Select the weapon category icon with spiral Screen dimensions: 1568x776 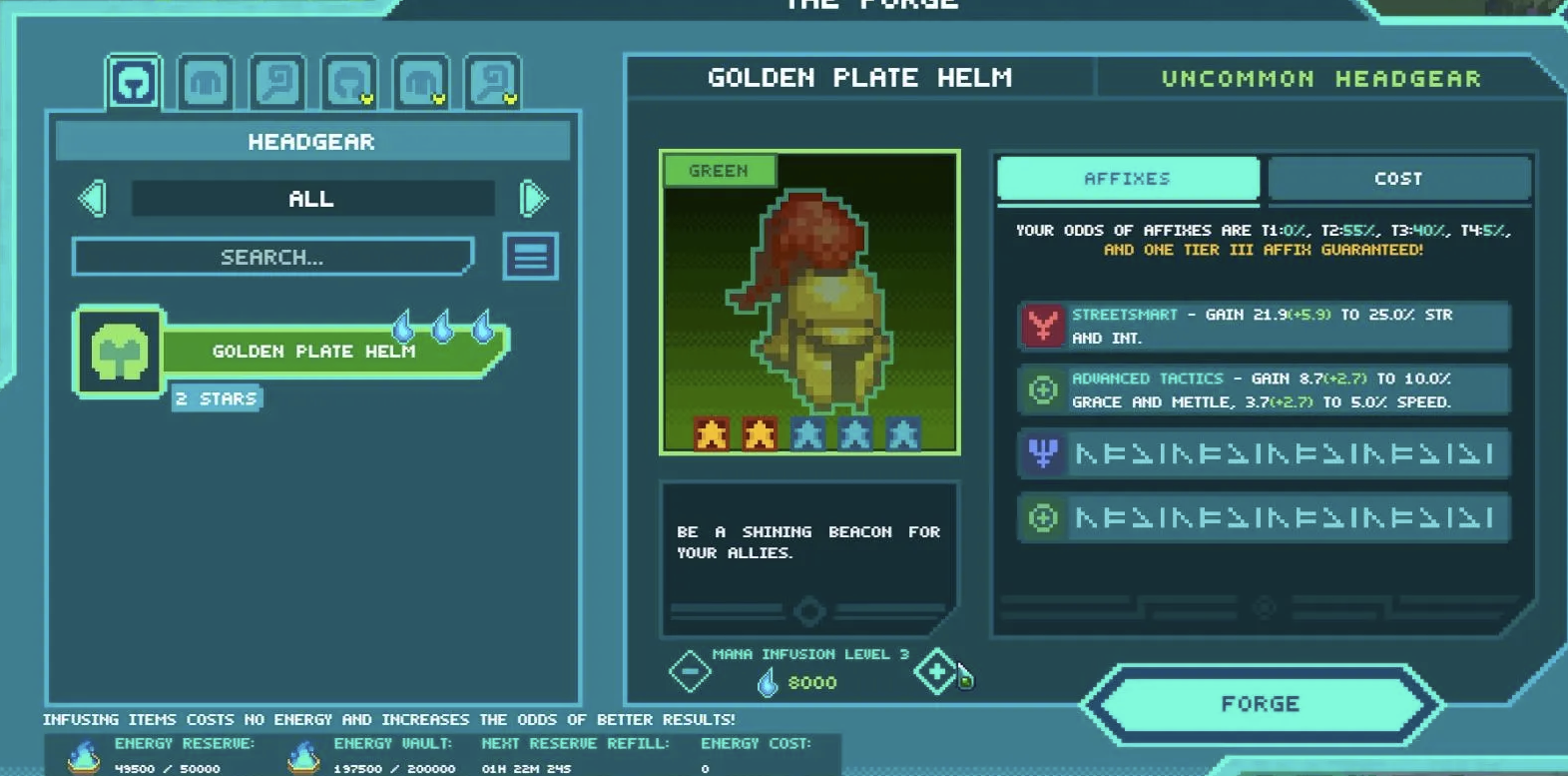click(x=276, y=82)
